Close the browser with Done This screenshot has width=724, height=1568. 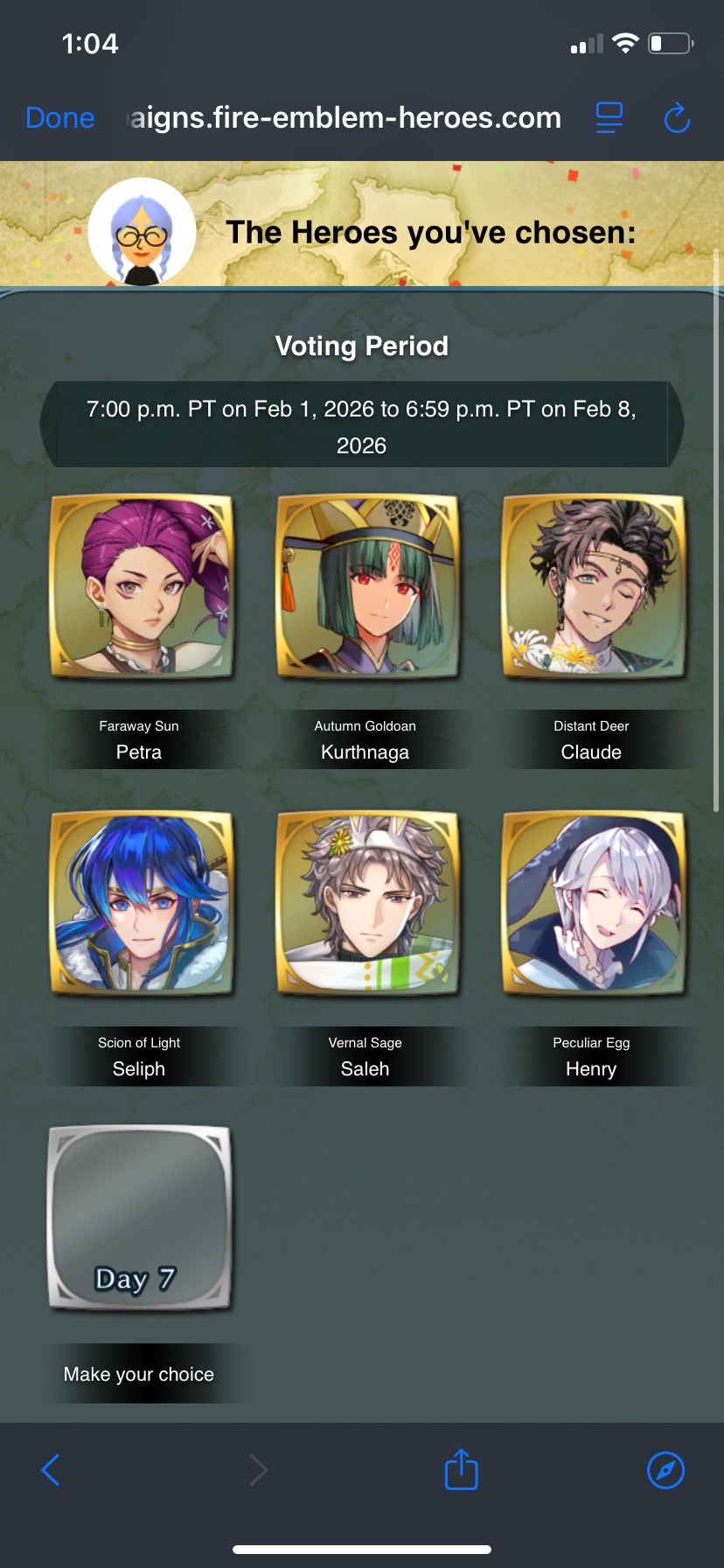click(x=60, y=118)
